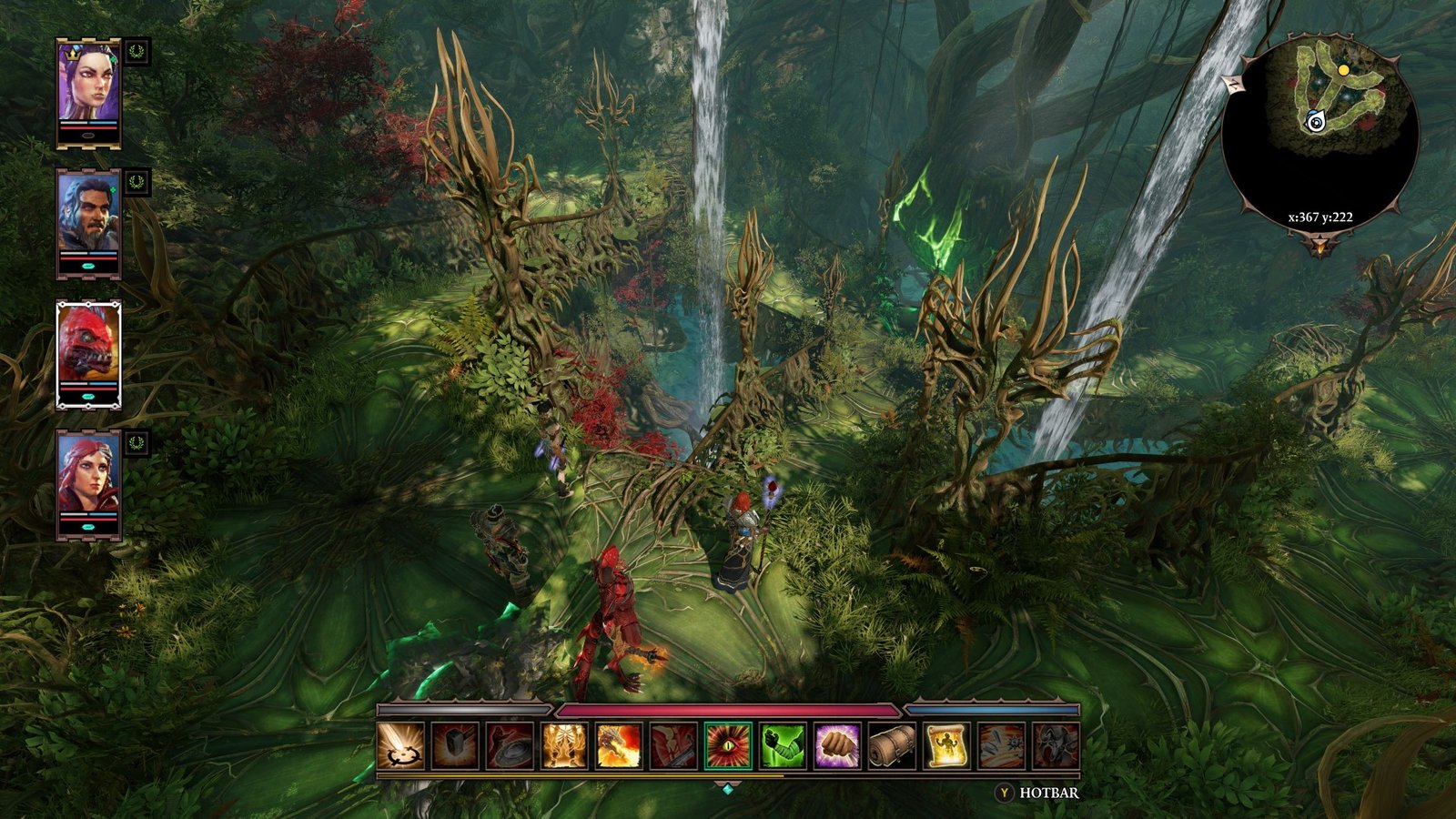Use the purple glowing fist skill

pos(837,746)
